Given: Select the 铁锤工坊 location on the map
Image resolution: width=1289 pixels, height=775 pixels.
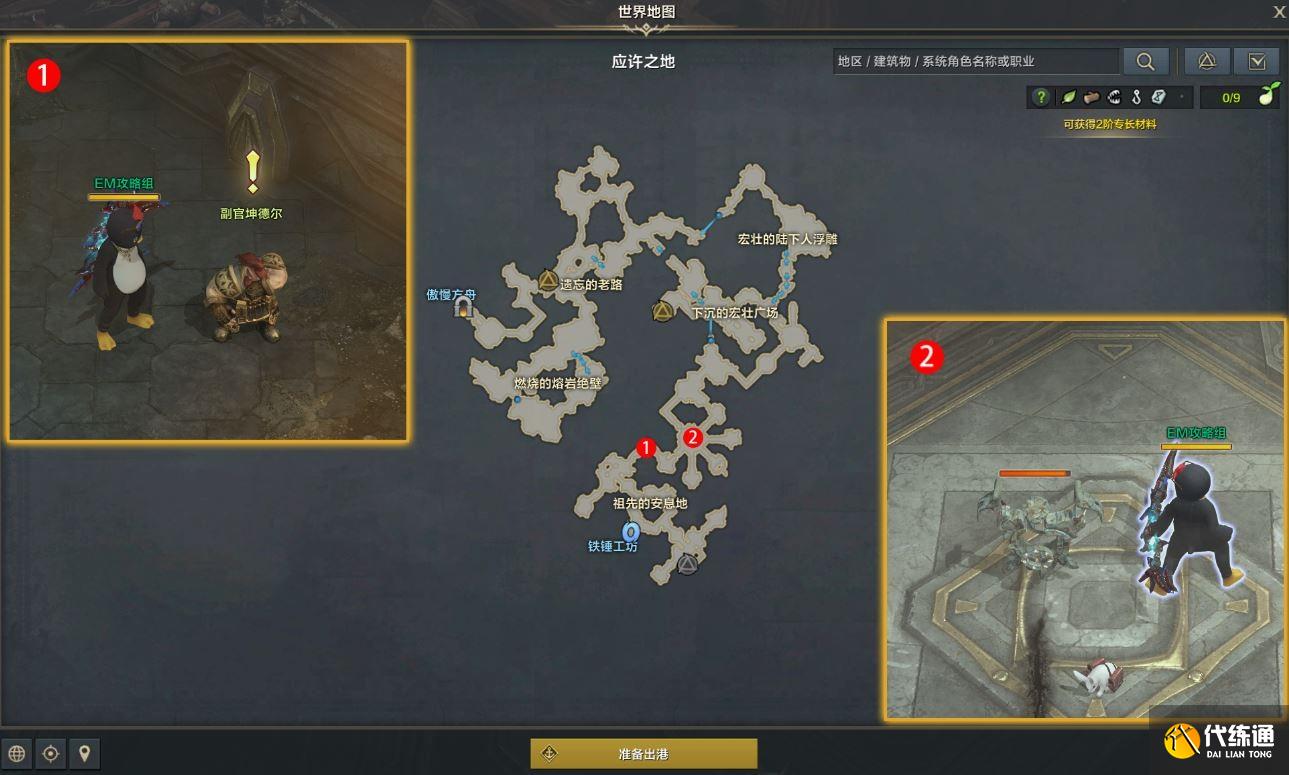Looking at the screenshot, I should (630, 531).
